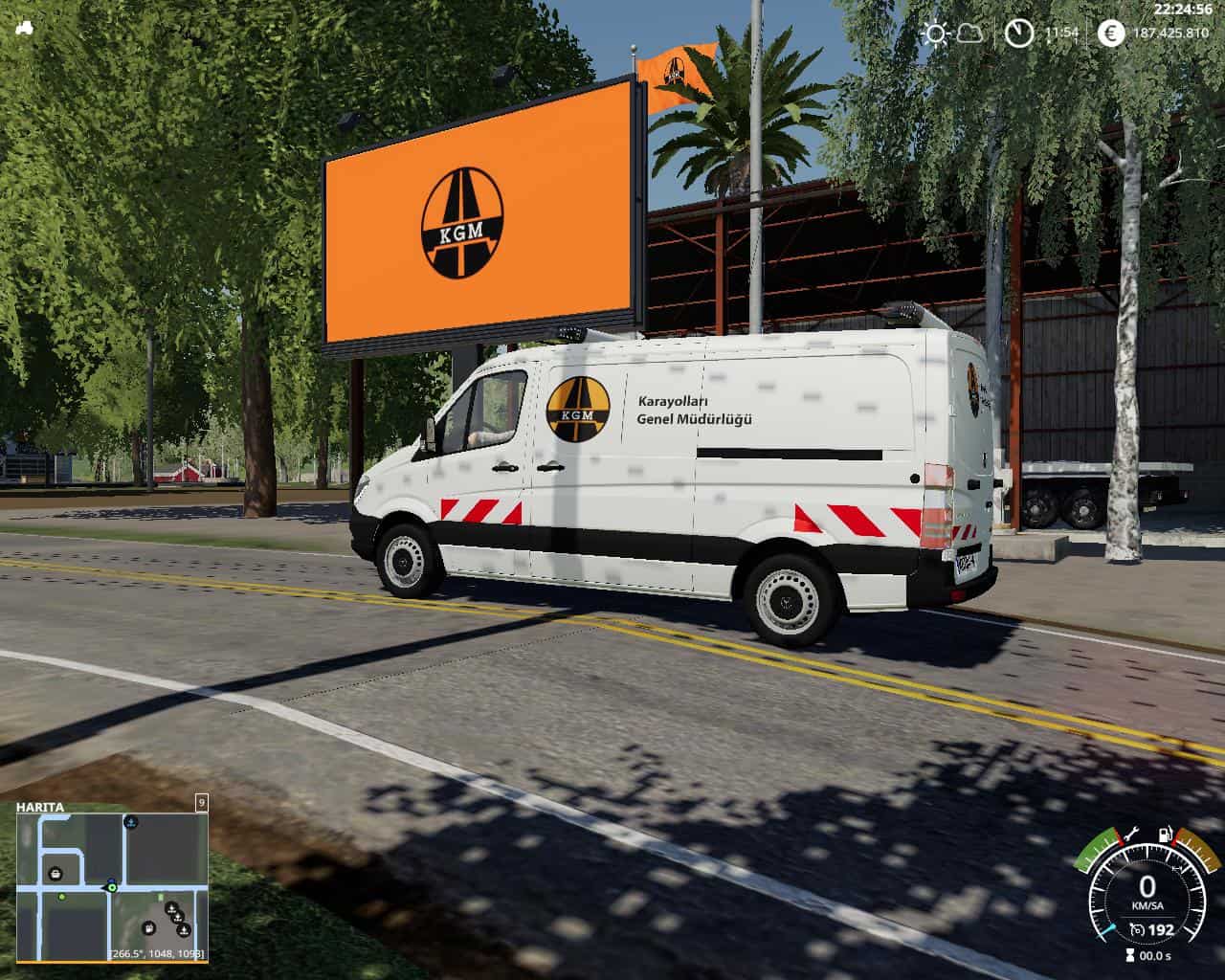Click the euro money icon
The width and height of the screenshot is (1225, 980).
point(1111,33)
